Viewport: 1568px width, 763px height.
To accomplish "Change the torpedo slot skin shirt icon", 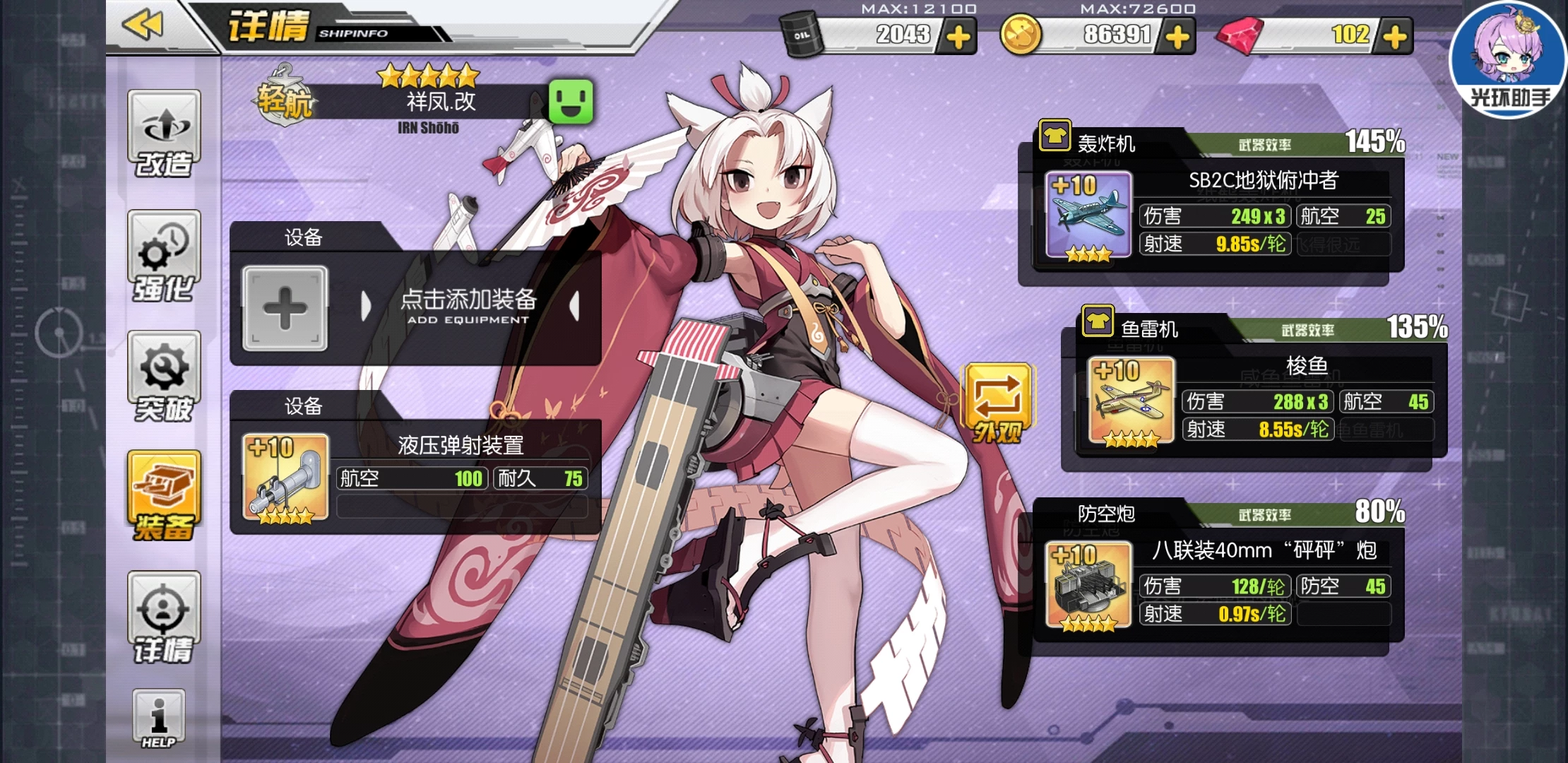I will (1097, 321).
